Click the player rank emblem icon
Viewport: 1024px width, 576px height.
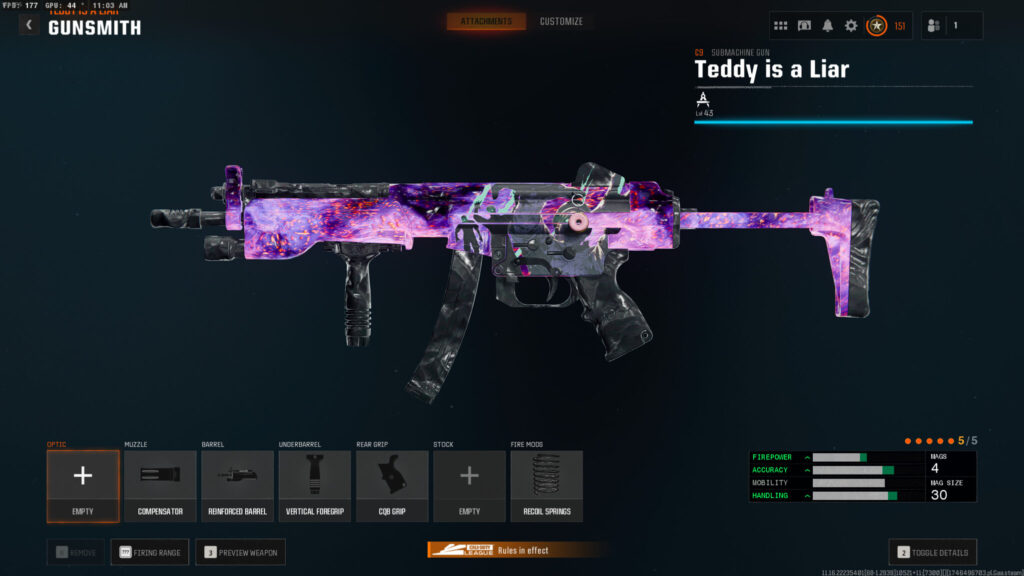coord(876,26)
